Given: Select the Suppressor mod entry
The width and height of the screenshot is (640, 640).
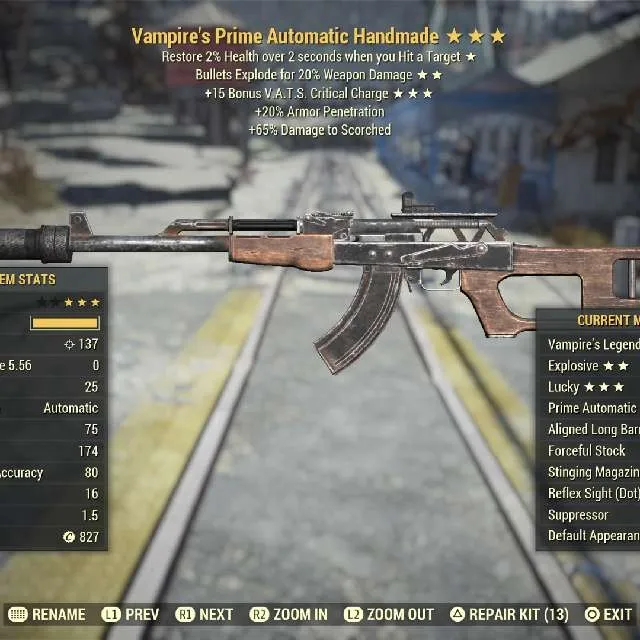Looking at the screenshot, I should pos(579,515).
